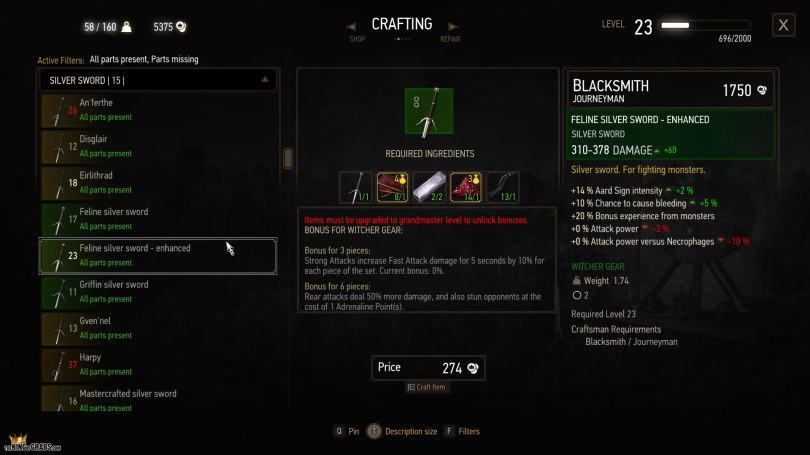Click the schematic list scrollbar handle
Image resolution: width=810 pixels, height=455 pixels.
(x=288, y=158)
